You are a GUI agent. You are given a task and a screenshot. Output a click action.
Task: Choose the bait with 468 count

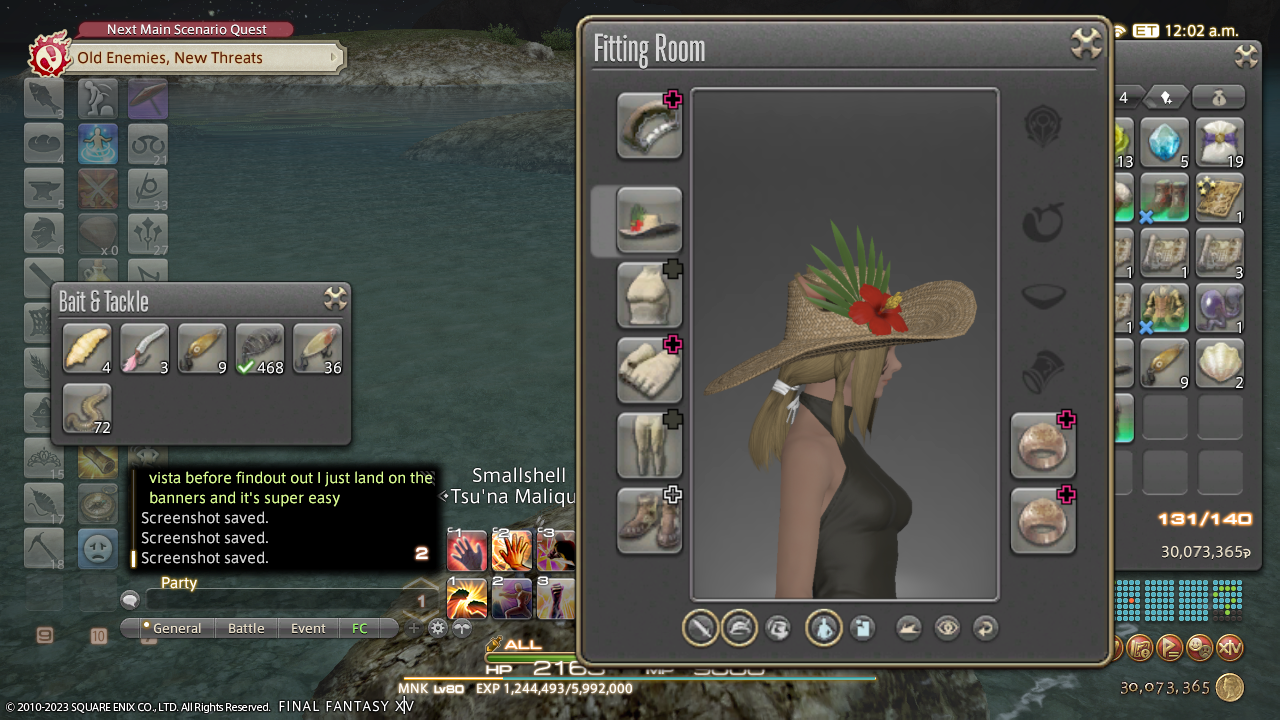tap(260, 349)
